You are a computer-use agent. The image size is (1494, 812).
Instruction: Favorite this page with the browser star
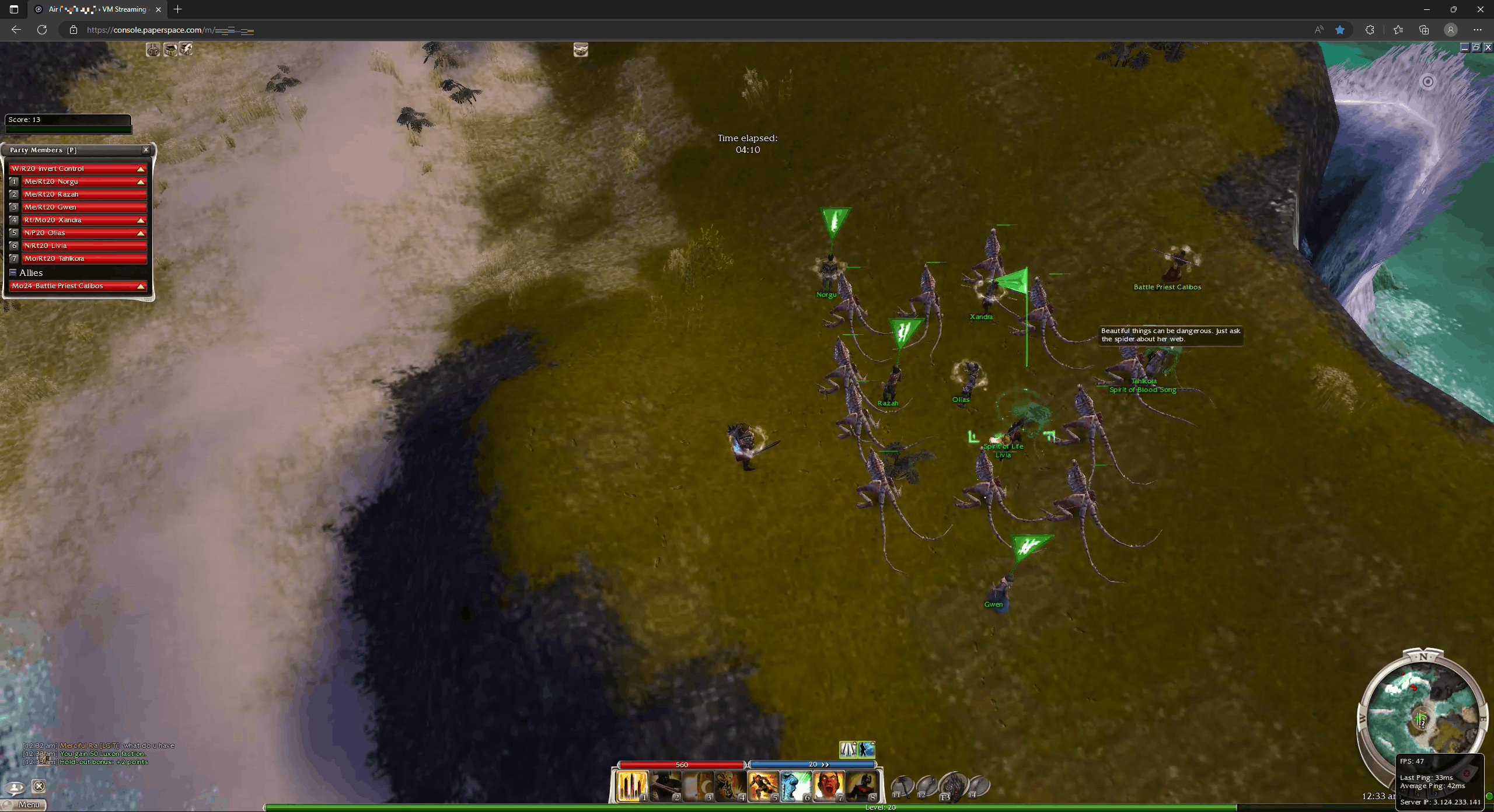(1340, 30)
